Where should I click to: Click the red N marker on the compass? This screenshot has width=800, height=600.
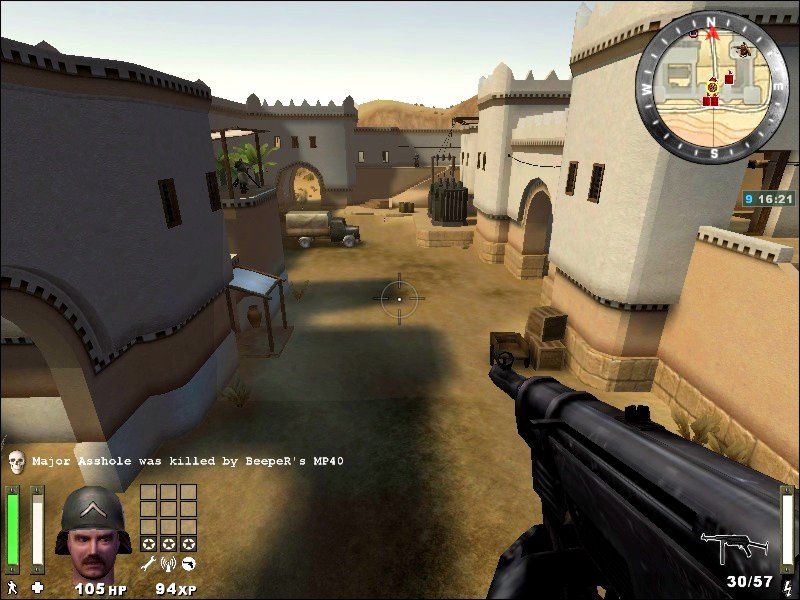pyautogui.click(x=713, y=21)
